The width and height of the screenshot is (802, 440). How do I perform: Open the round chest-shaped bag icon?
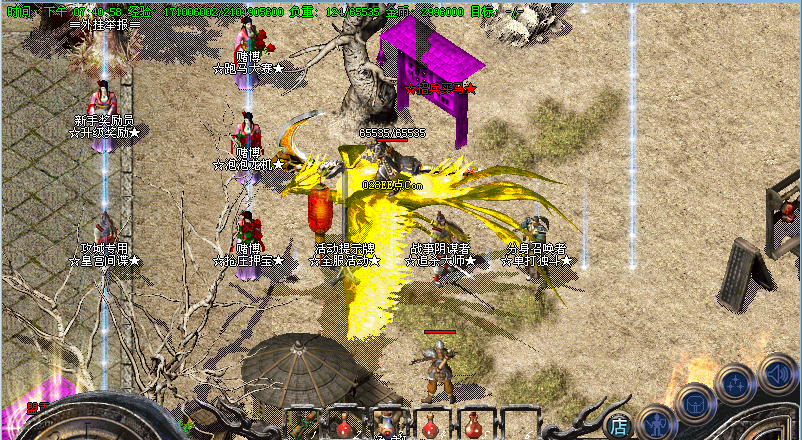pyautogui.click(x=694, y=405)
